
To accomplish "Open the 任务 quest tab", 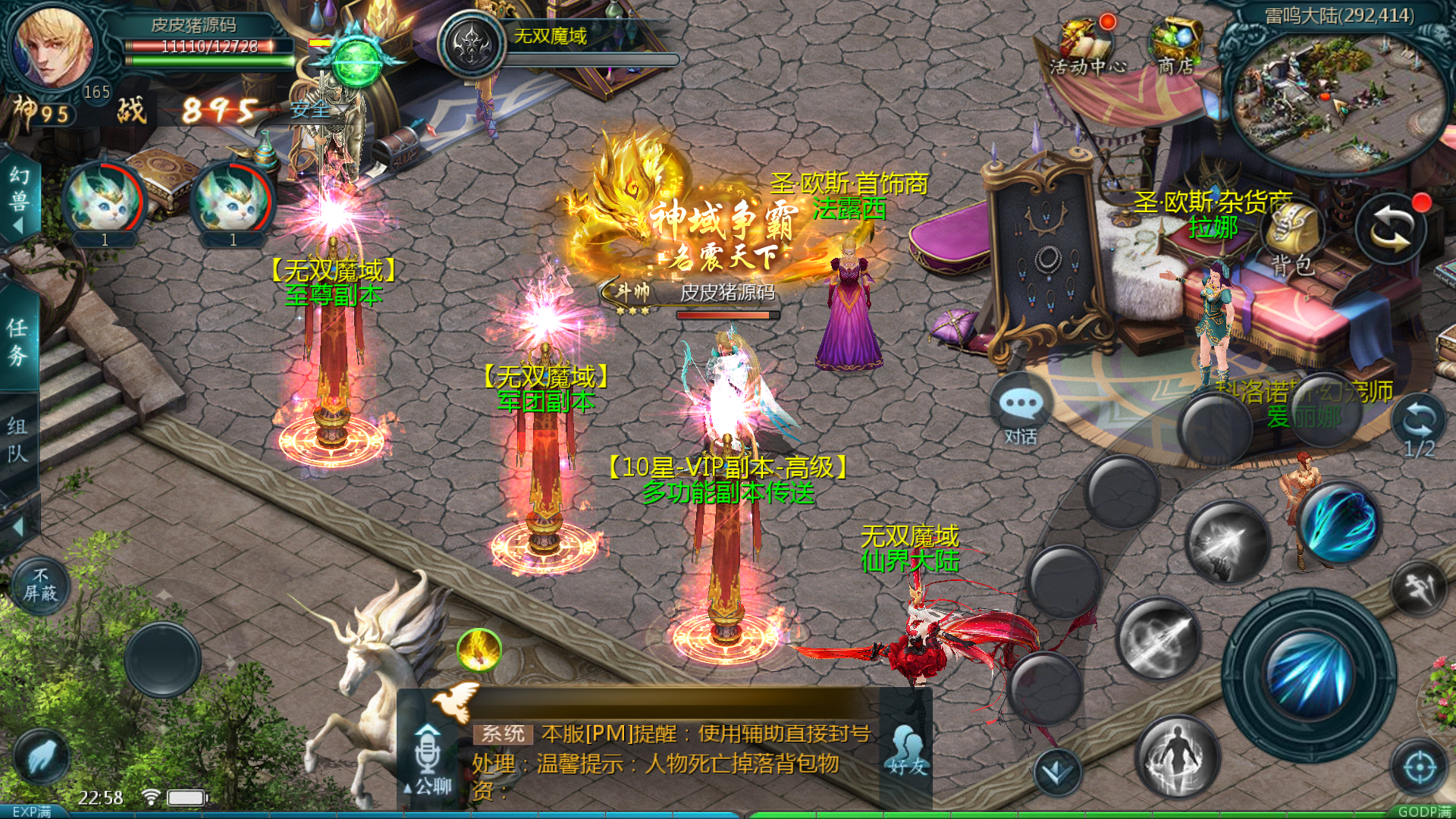I will (x=18, y=341).
